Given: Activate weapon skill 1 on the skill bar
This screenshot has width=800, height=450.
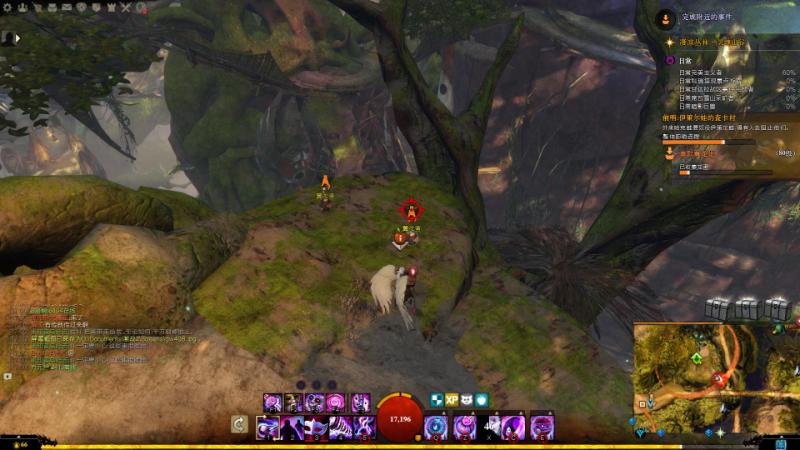Looking at the screenshot, I should coord(267,428).
